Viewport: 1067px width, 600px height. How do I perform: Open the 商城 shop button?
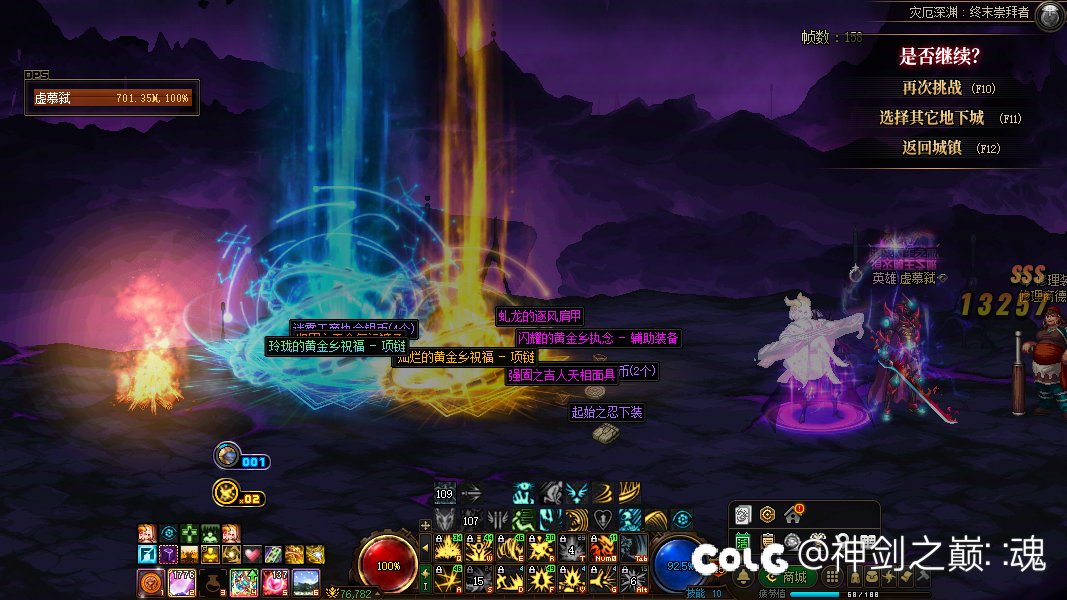click(x=794, y=577)
